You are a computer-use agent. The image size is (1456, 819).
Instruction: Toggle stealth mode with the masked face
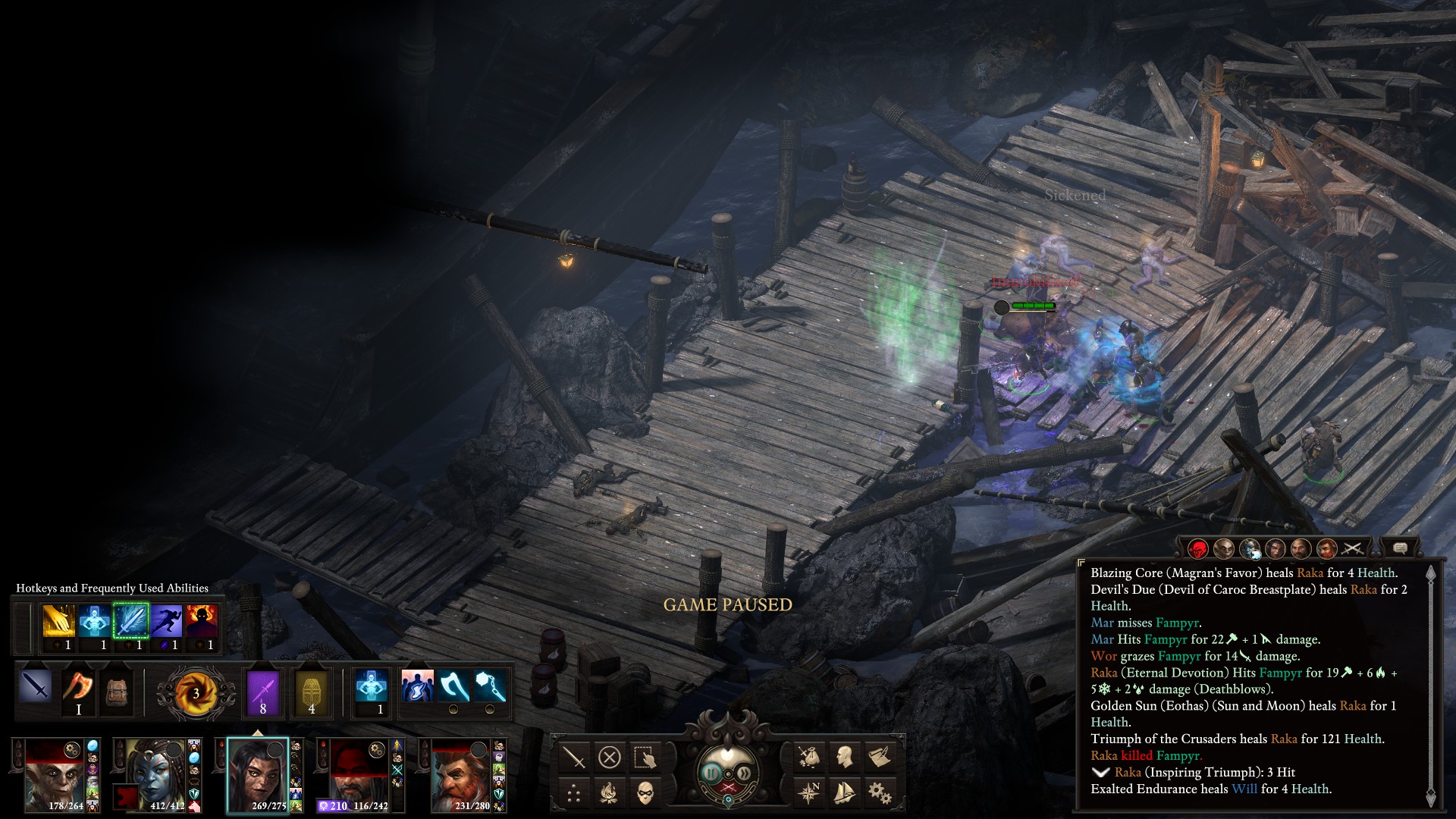click(x=645, y=793)
